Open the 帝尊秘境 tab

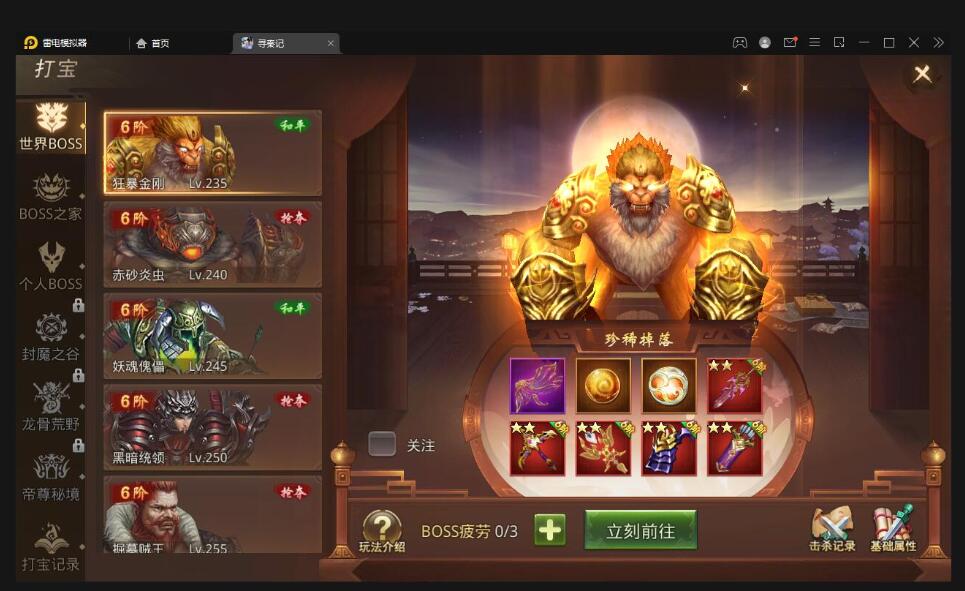51,477
